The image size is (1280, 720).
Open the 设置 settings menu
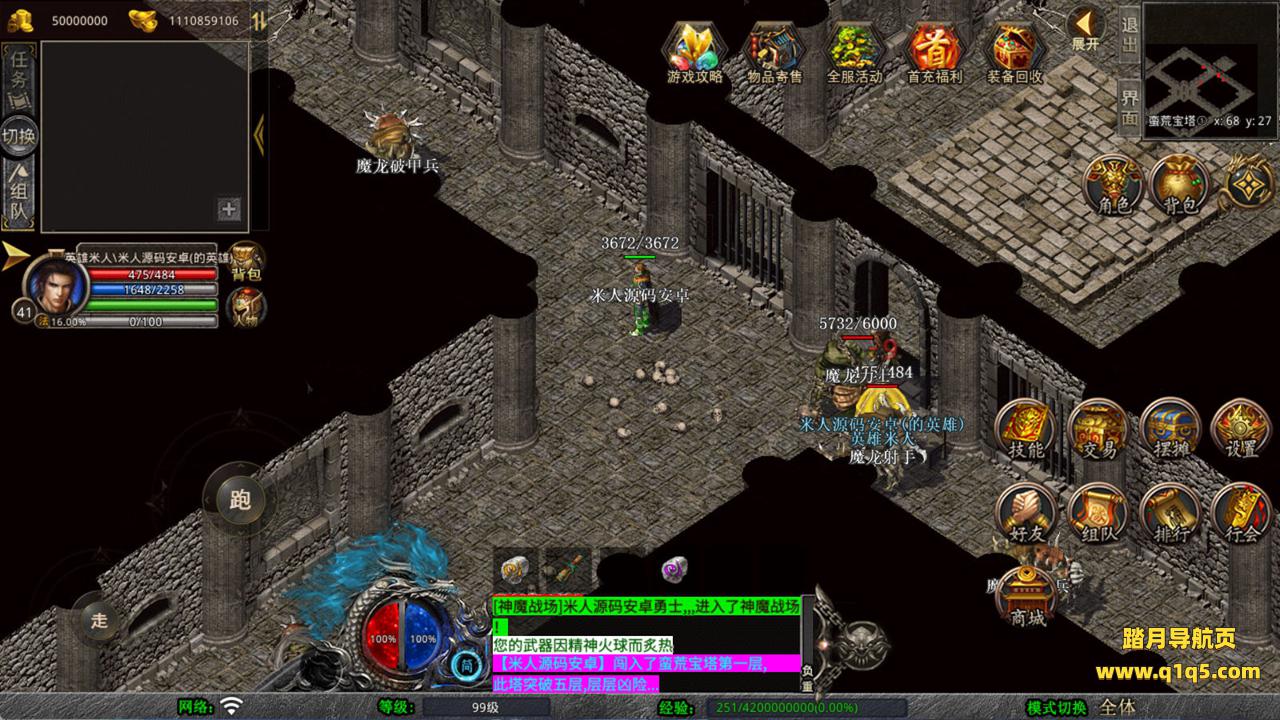pyautogui.click(x=1242, y=430)
